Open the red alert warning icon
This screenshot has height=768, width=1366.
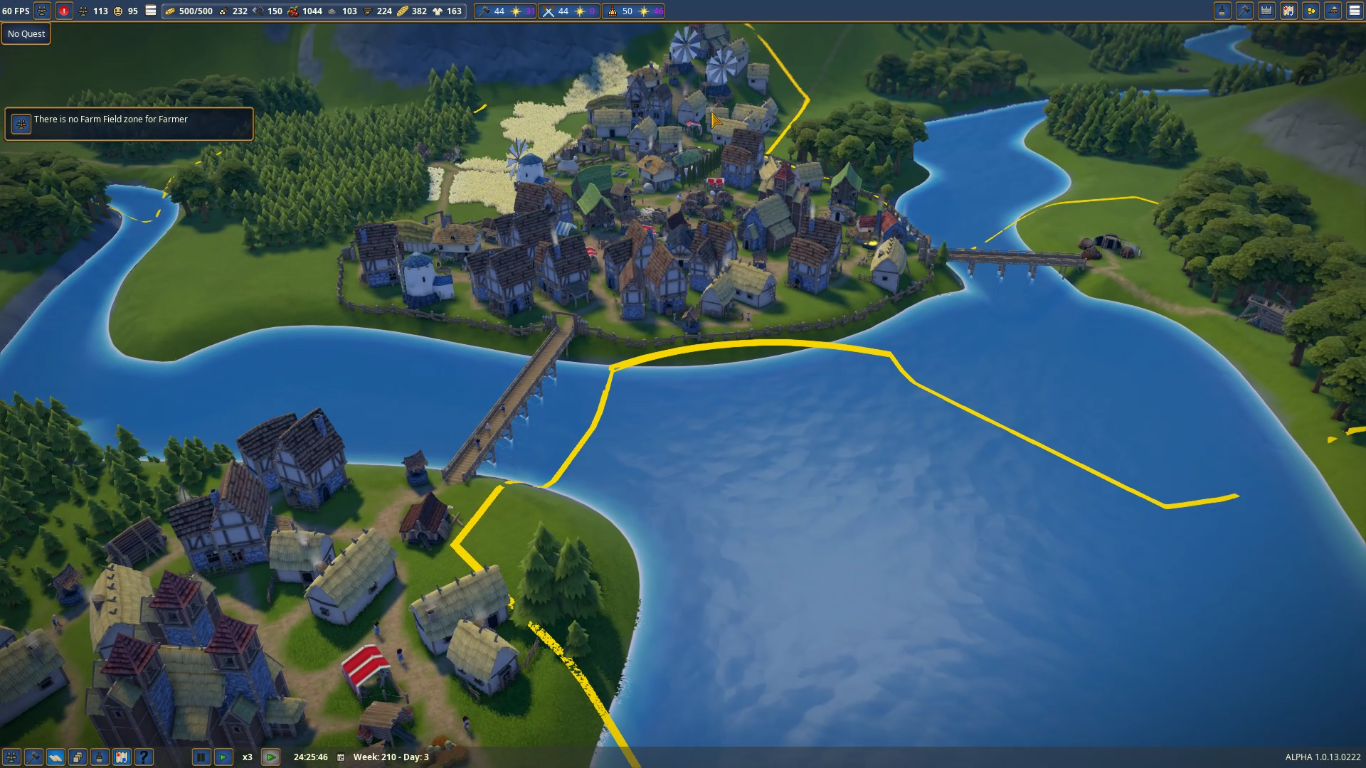pos(65,11)
